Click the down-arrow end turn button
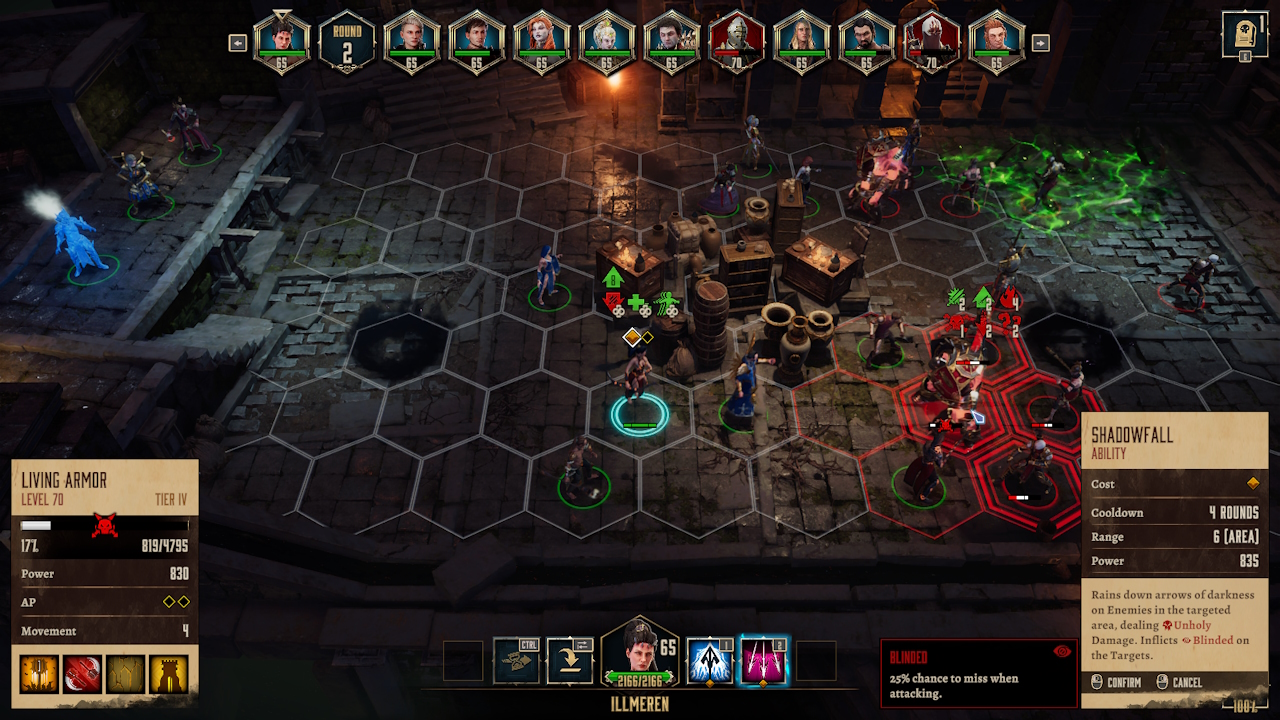1280x720 pixels. [x=570, y=661]
